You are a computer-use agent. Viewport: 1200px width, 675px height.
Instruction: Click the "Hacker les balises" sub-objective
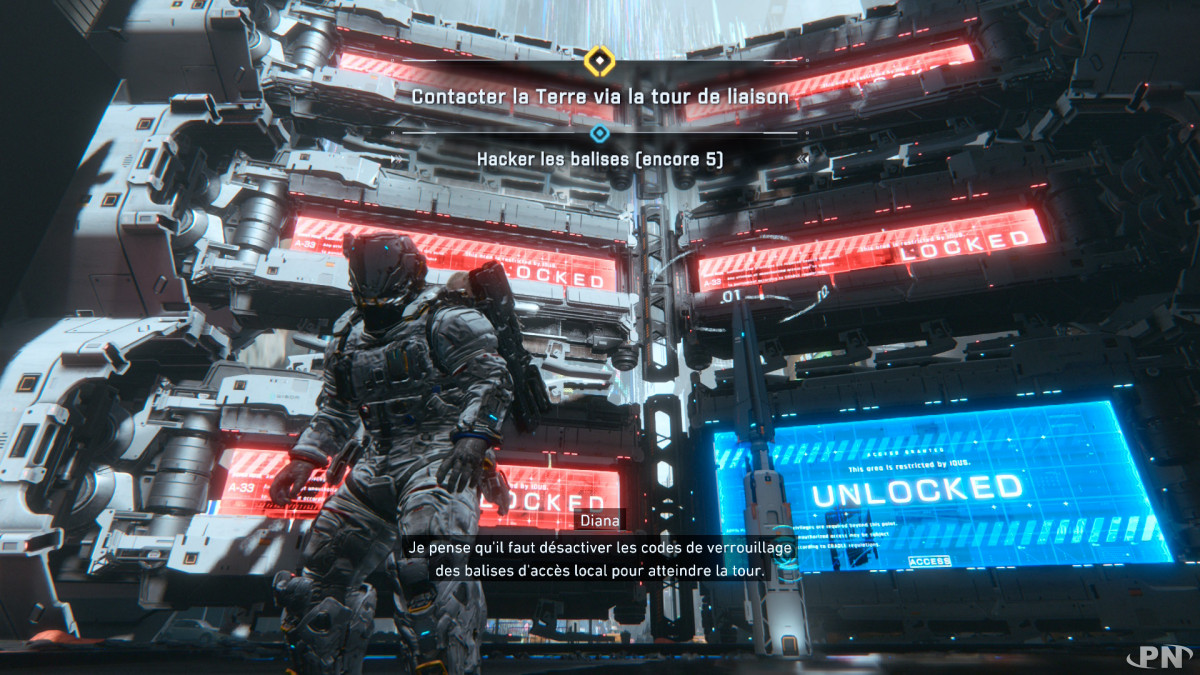(x=600, y=159)
